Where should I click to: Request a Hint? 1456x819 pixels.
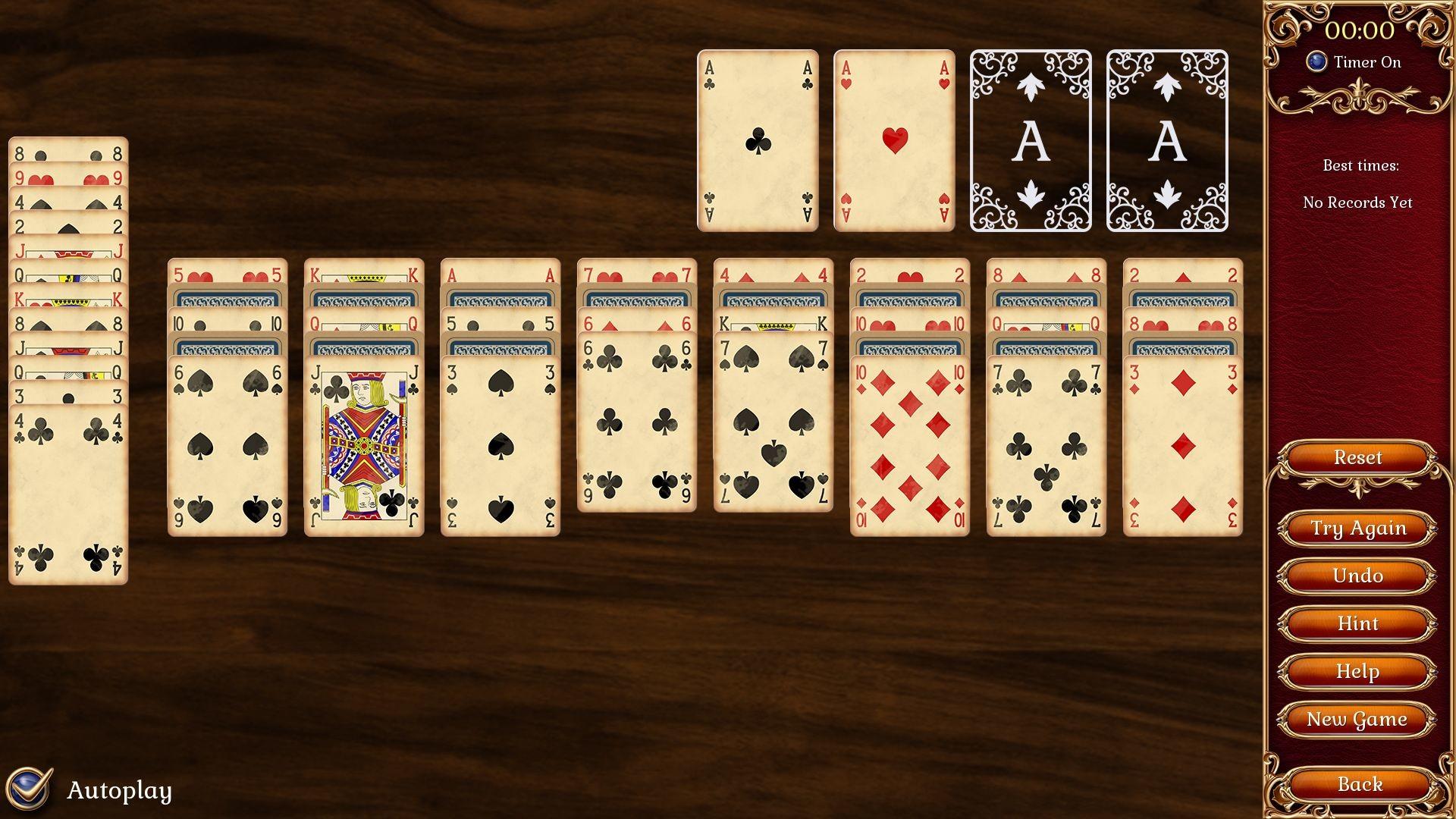coord(1358,623)
